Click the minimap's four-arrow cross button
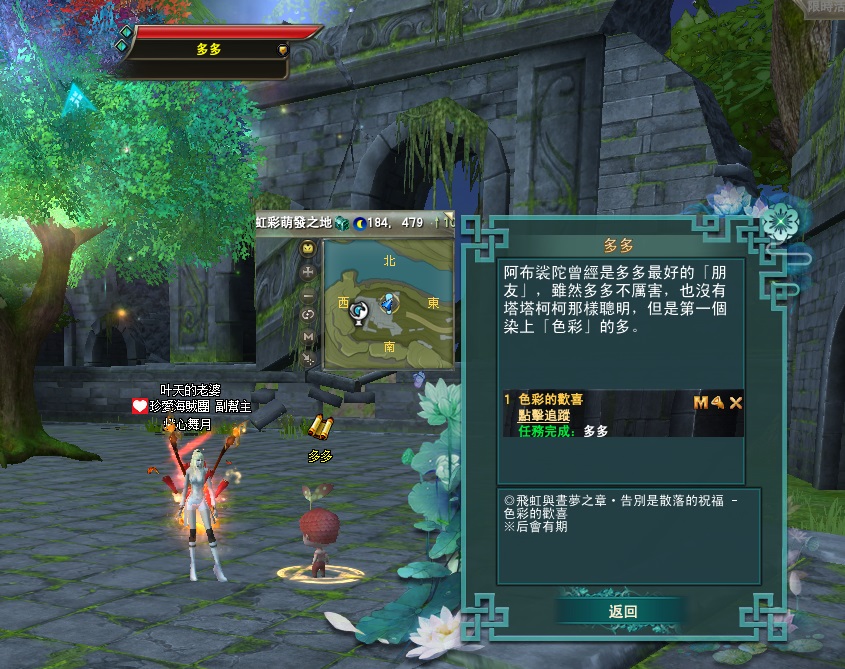The height and width of the screenshot is (669, 845). (x=308, y=272)
